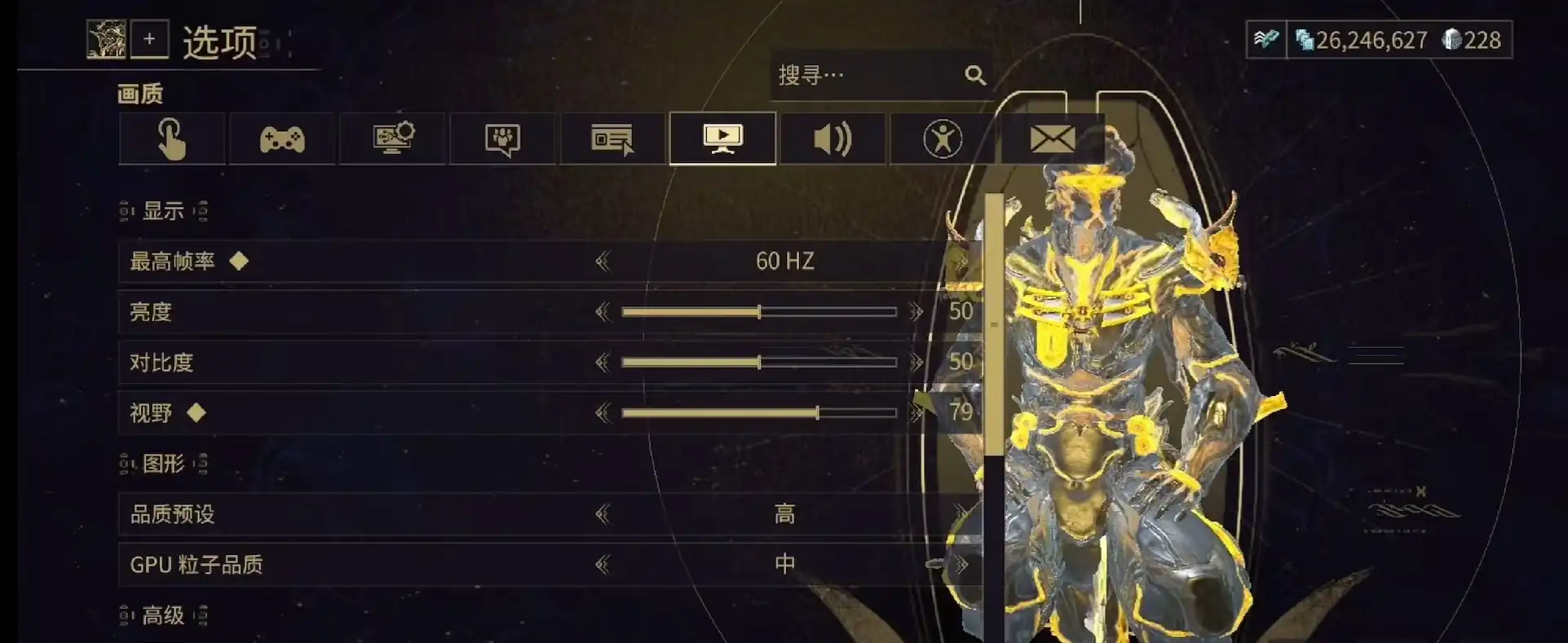This screenshot has width=1568, height=643.
Task: Open the interface settings icon
Action: click(x=612, y=139)
